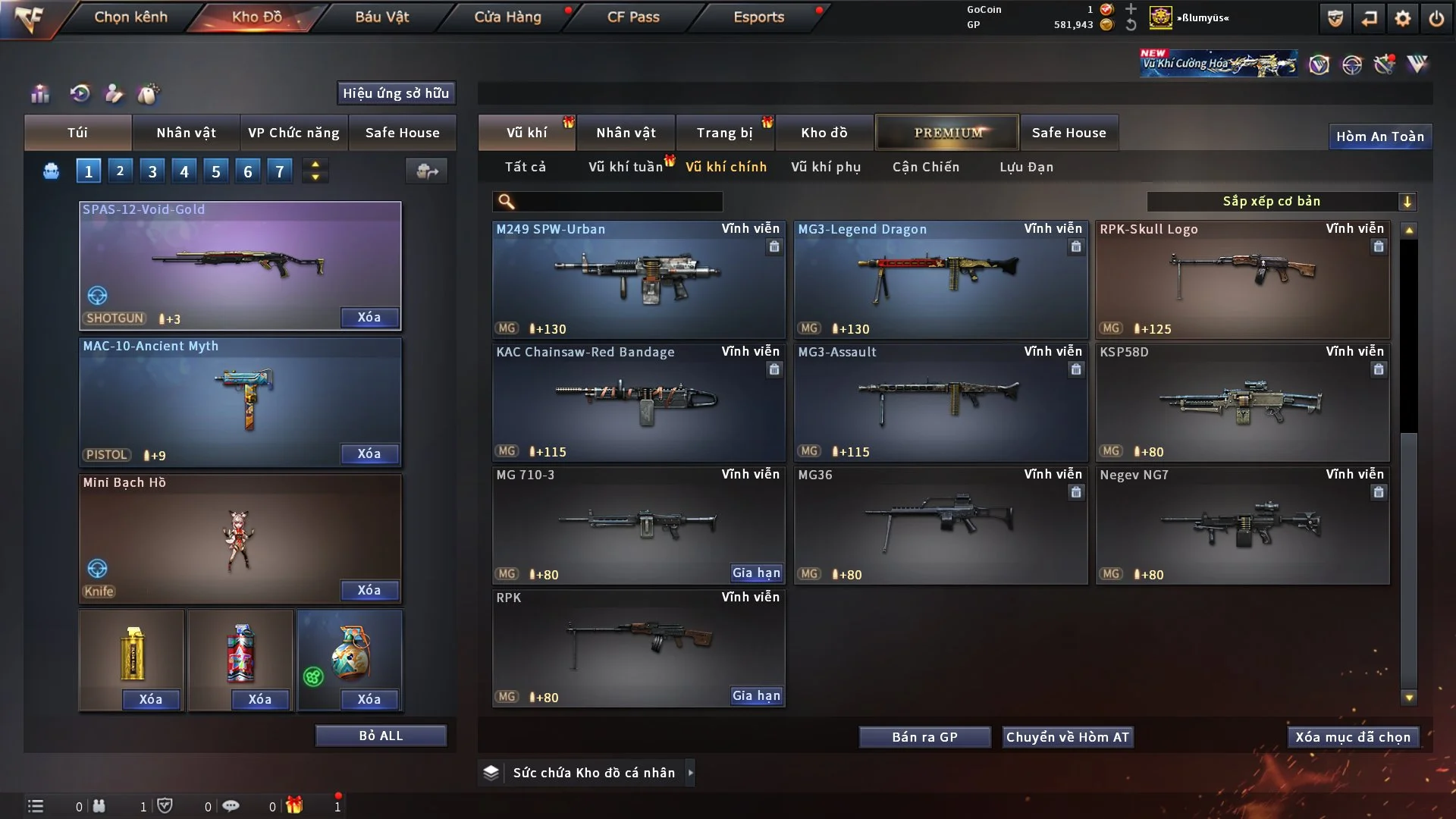Click Chuyển về Hòm AT button
This screenshot has width=1456, height=819.
click(1067, 737)
